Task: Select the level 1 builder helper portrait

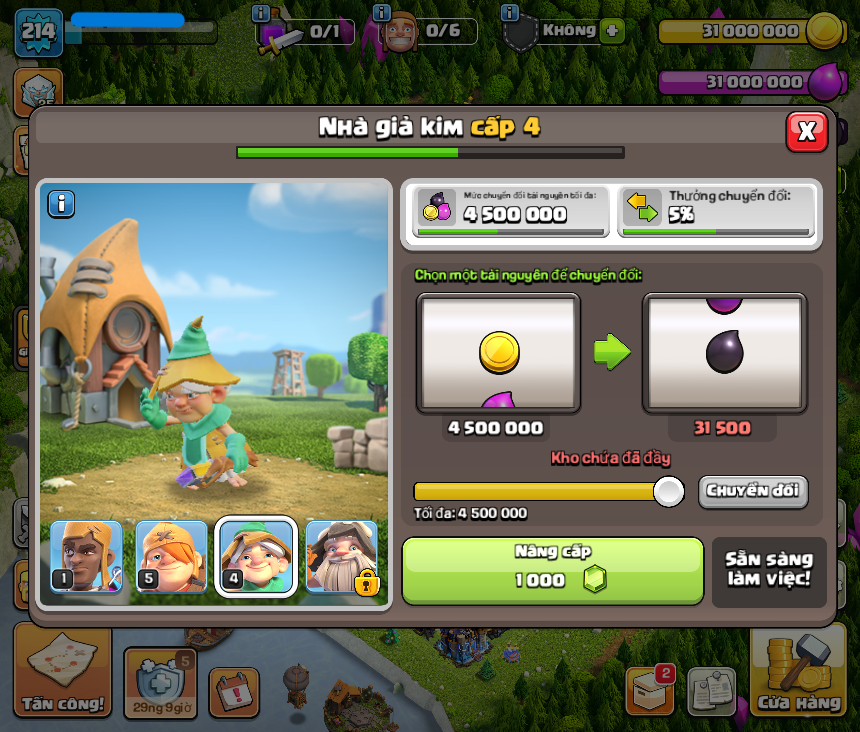Action: pos(86,557)
